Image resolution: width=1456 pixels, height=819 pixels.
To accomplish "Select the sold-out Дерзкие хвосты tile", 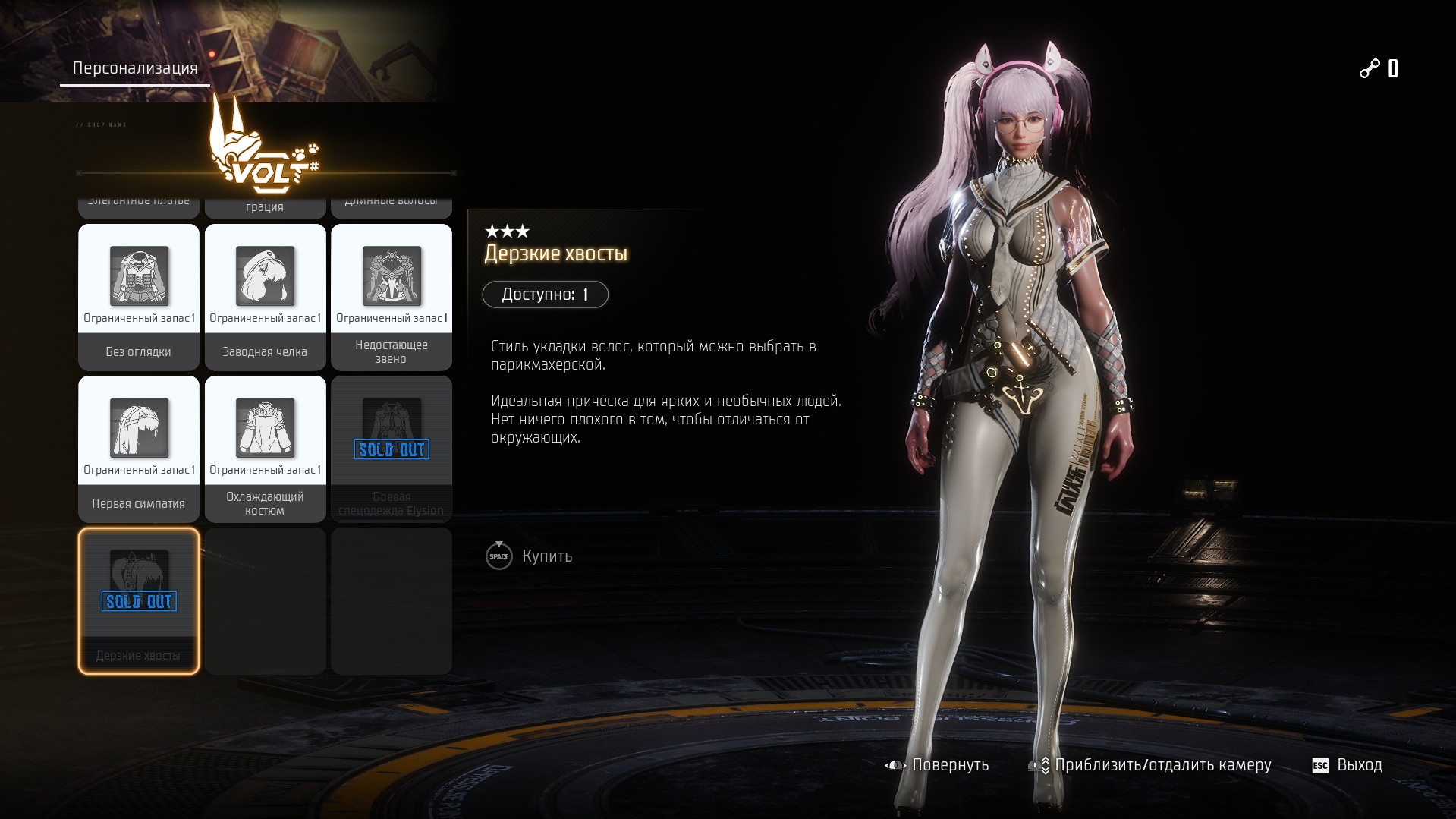I will point(139,600).
